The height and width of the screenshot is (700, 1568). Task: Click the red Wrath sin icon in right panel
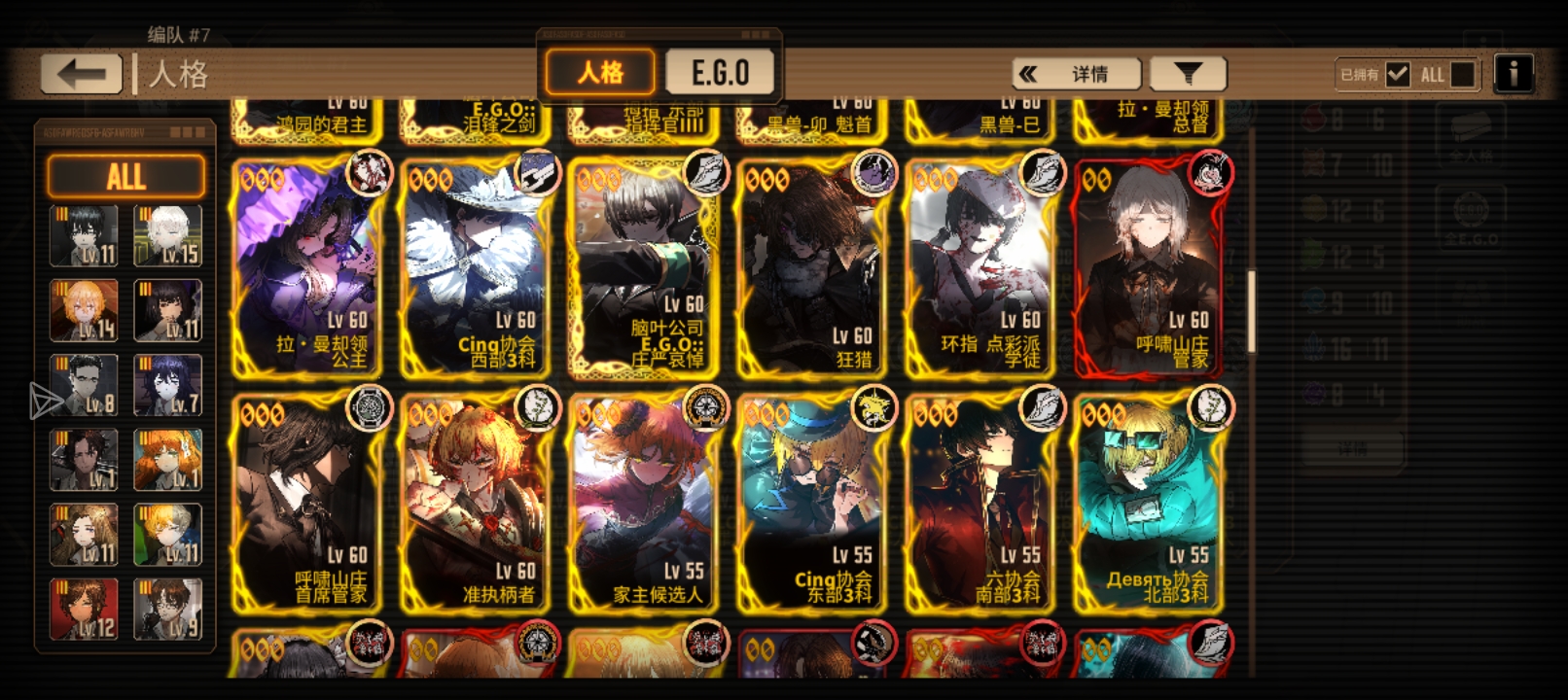1313,120
